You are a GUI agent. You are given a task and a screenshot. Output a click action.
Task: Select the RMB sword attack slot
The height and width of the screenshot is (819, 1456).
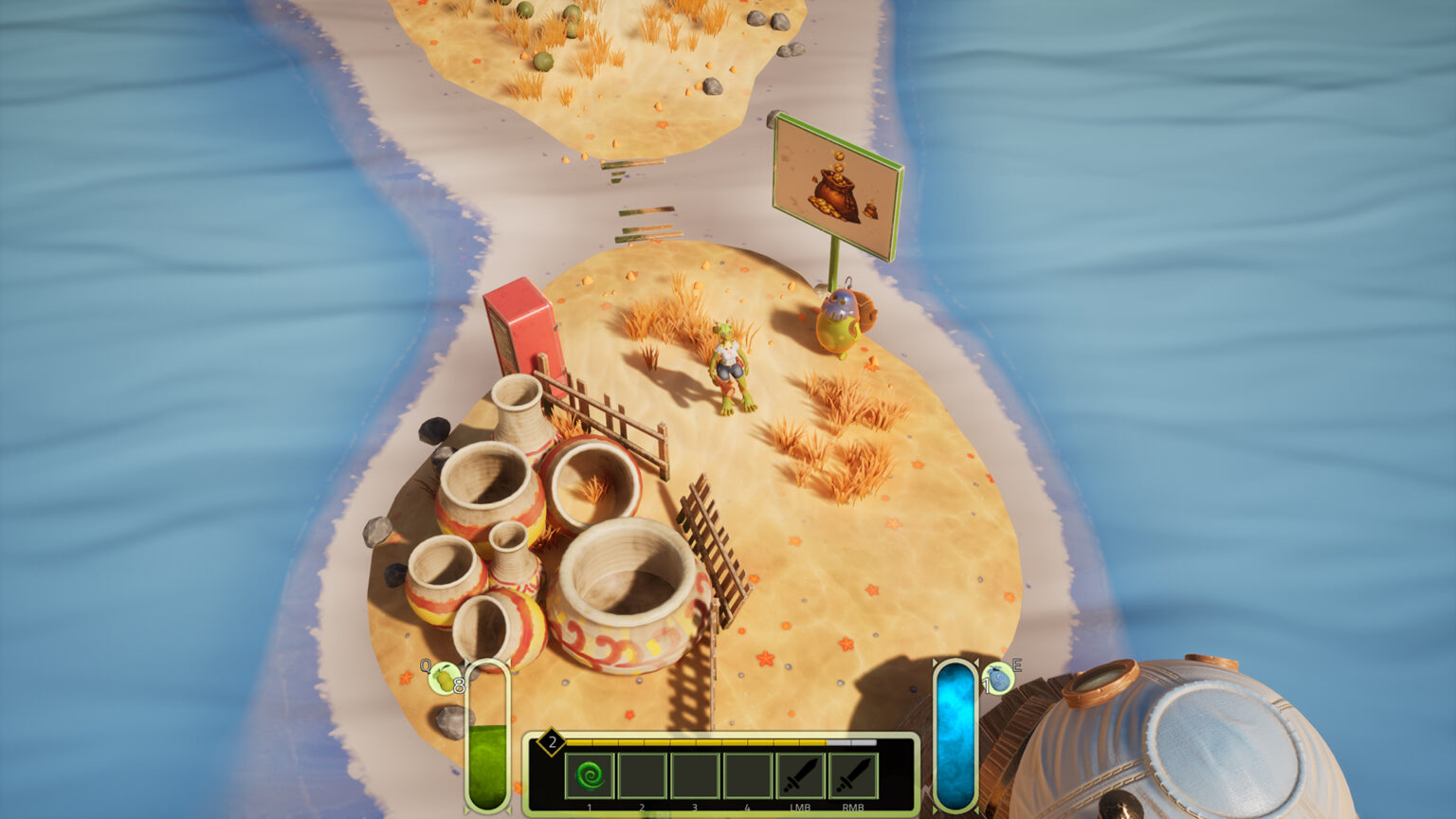(853, 776)
